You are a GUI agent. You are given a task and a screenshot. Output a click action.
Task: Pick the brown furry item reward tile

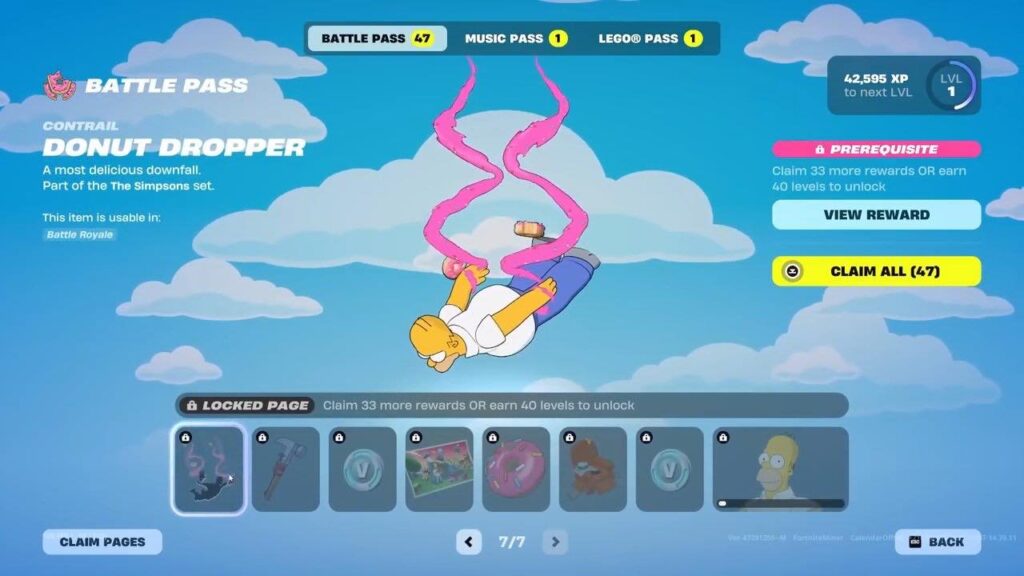click(x=593, y=469)
